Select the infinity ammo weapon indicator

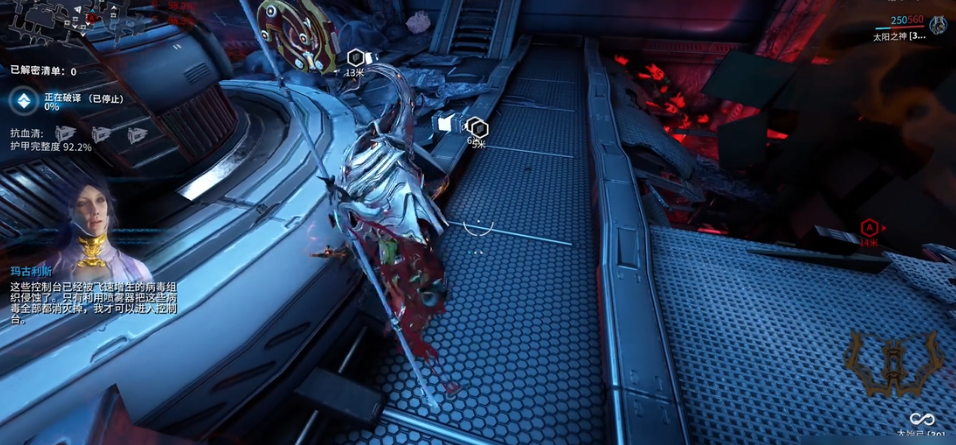(x=921, y=419)
